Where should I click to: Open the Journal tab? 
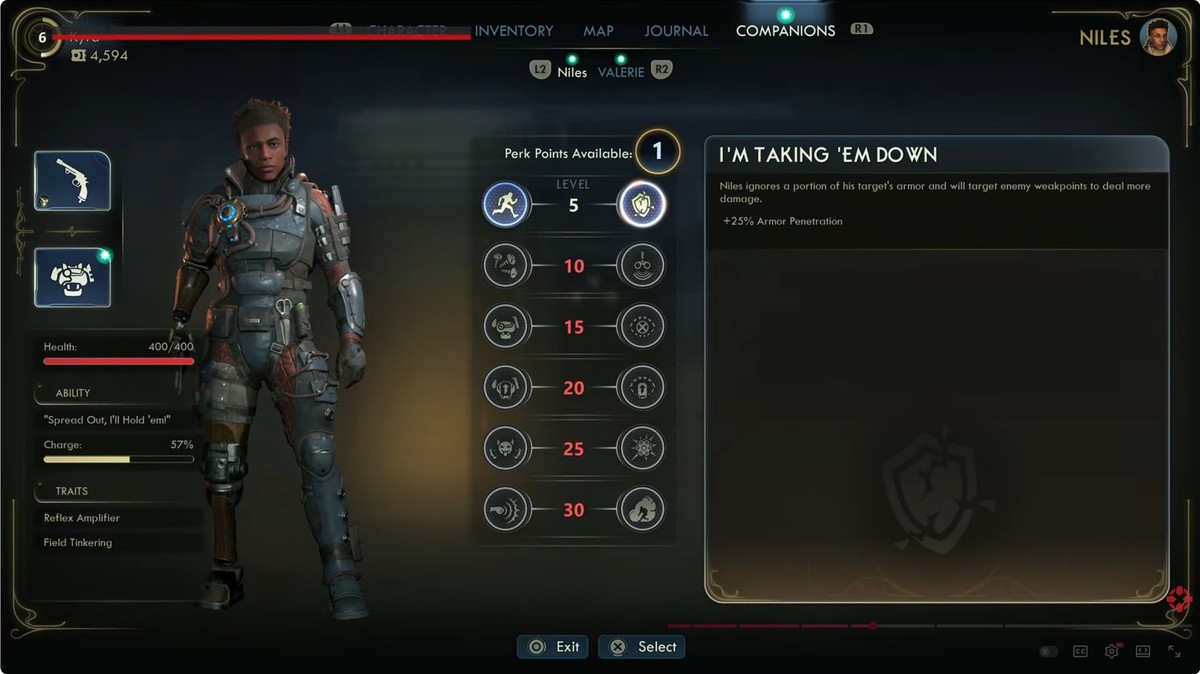click(676, 31)
